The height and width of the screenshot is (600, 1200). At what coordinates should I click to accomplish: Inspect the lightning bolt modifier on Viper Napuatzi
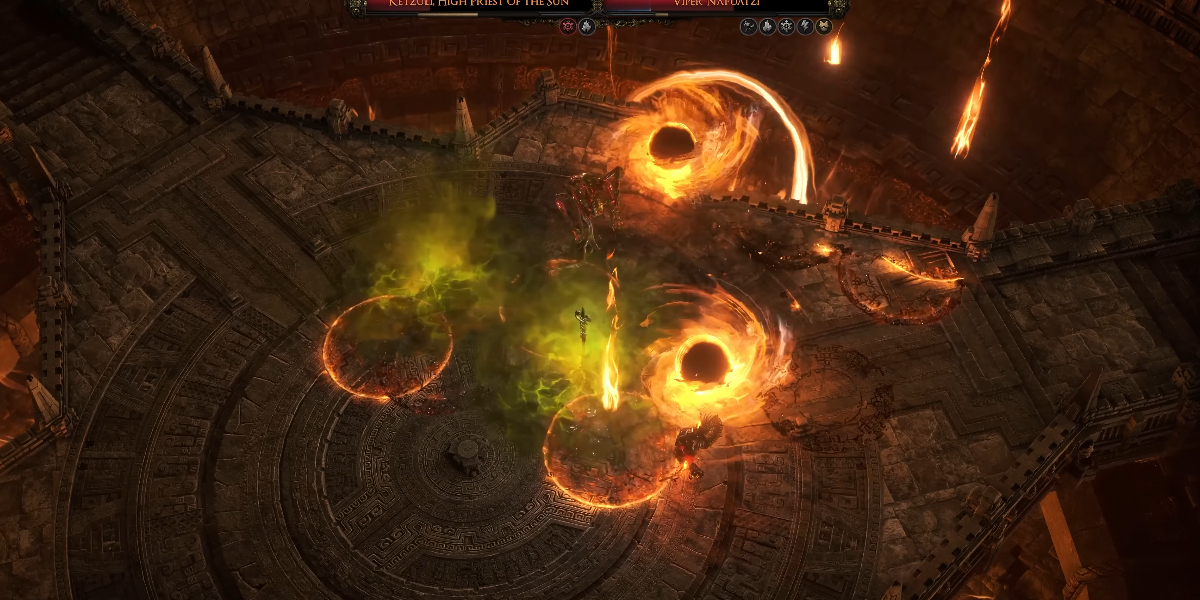click(804, 27)
